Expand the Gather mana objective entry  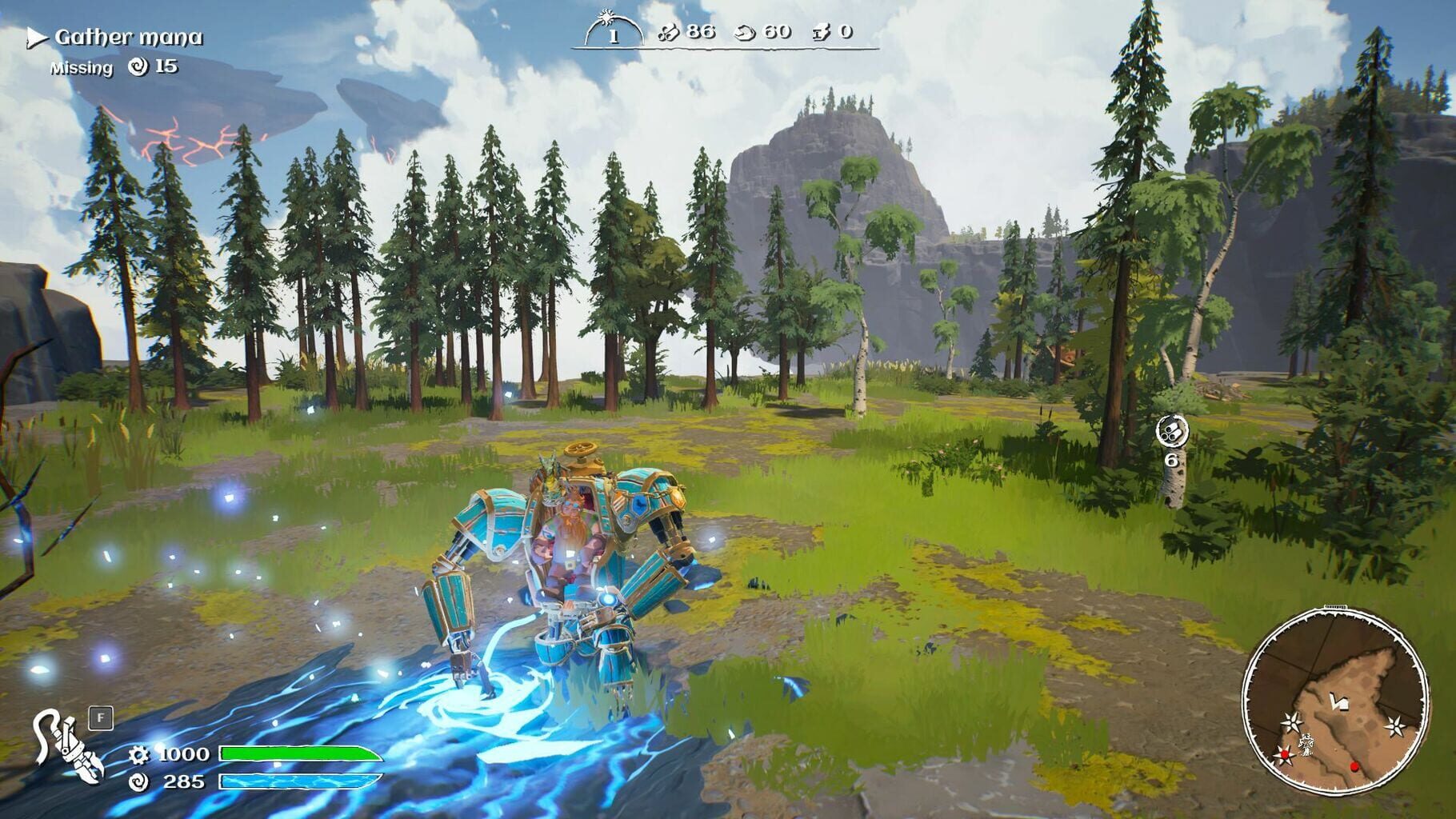pyautogui.click(x=128, y=35)
